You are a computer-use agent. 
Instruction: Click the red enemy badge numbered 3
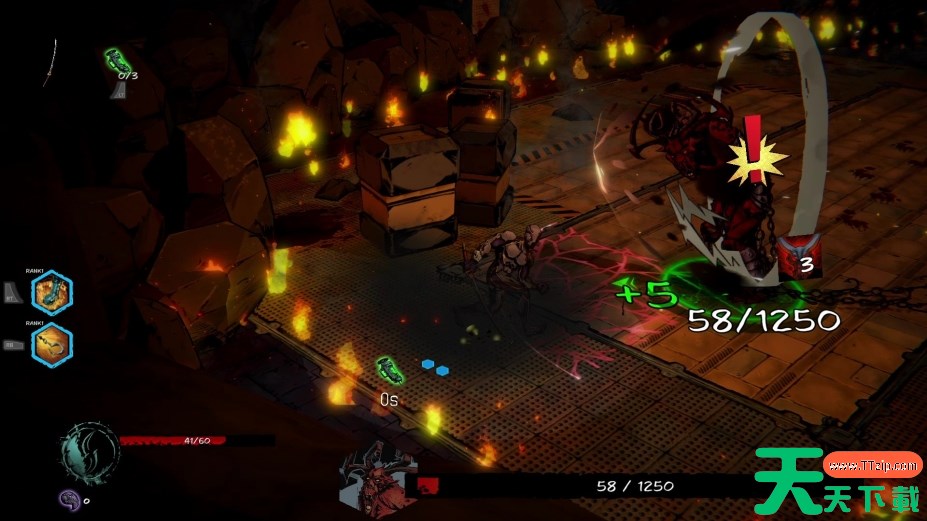pos(799,256)
